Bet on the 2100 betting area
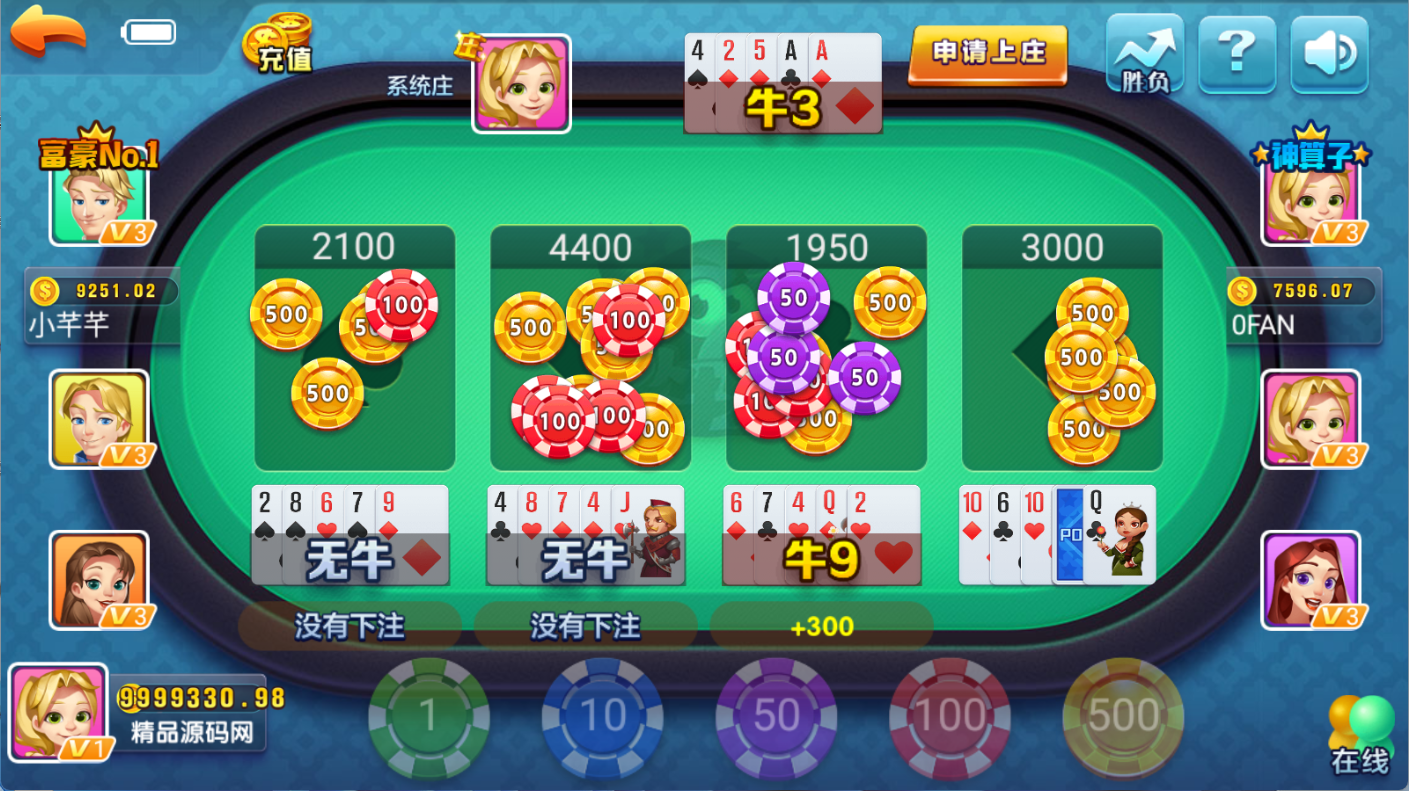 click(354, 348)
